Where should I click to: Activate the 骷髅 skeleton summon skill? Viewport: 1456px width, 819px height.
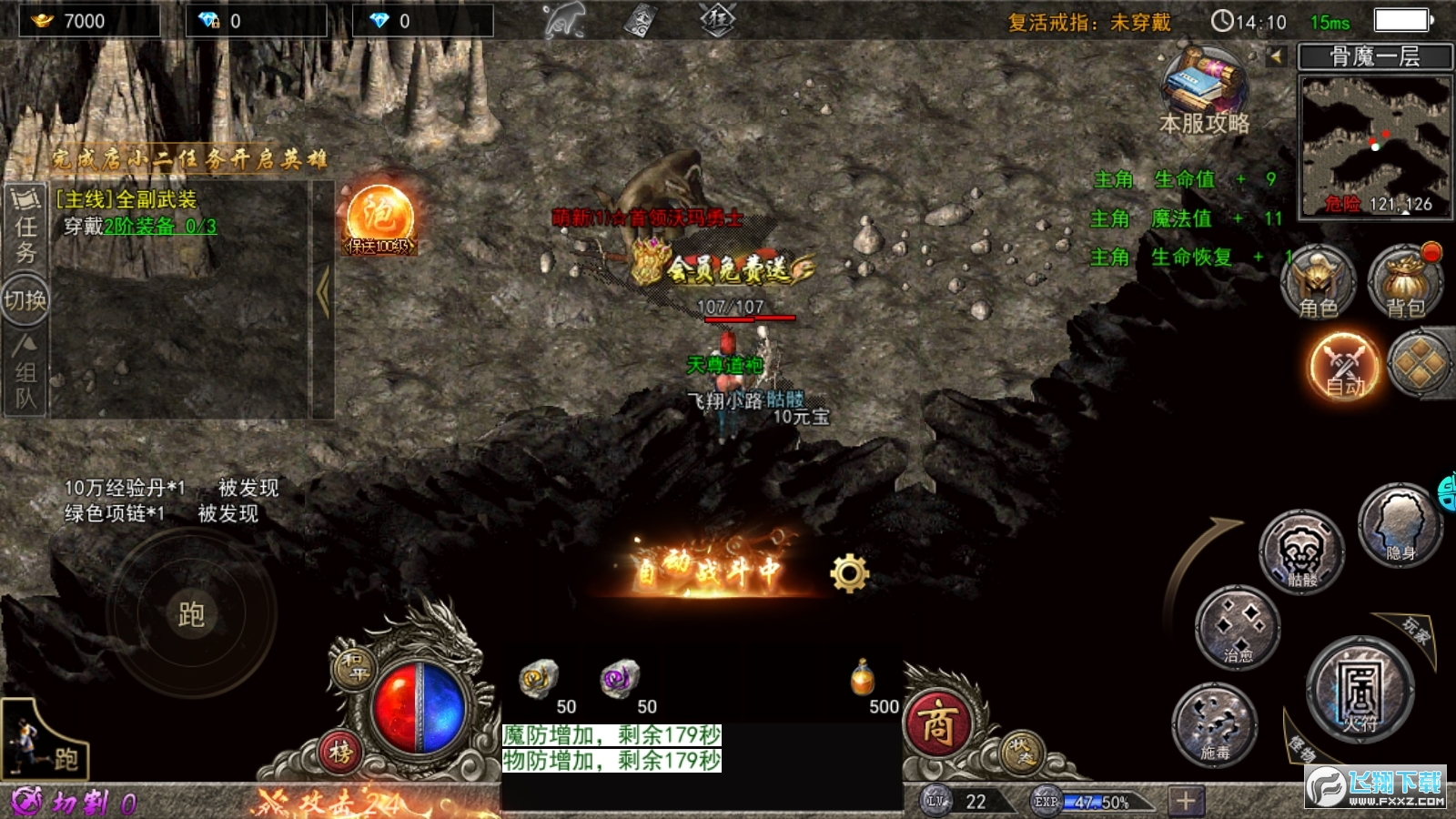pyautogui.click(x=1301, y=552)
